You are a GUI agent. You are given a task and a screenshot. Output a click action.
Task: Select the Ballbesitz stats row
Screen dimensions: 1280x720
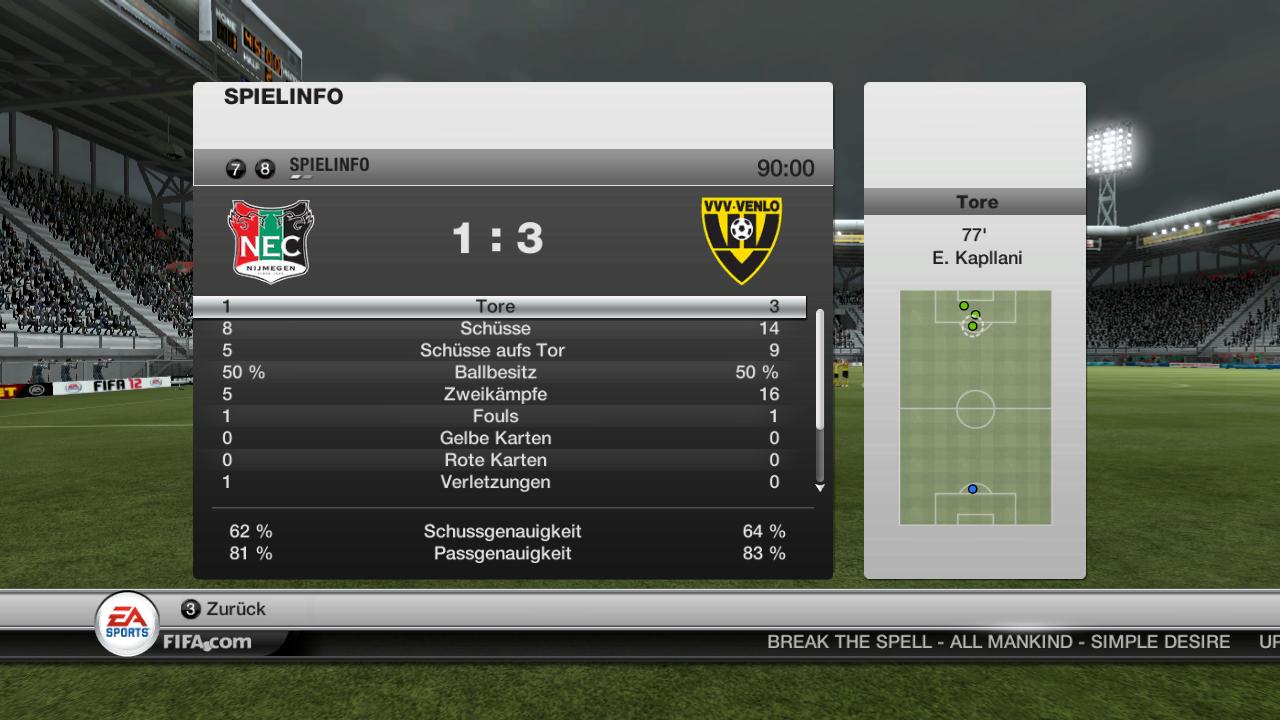497,373
